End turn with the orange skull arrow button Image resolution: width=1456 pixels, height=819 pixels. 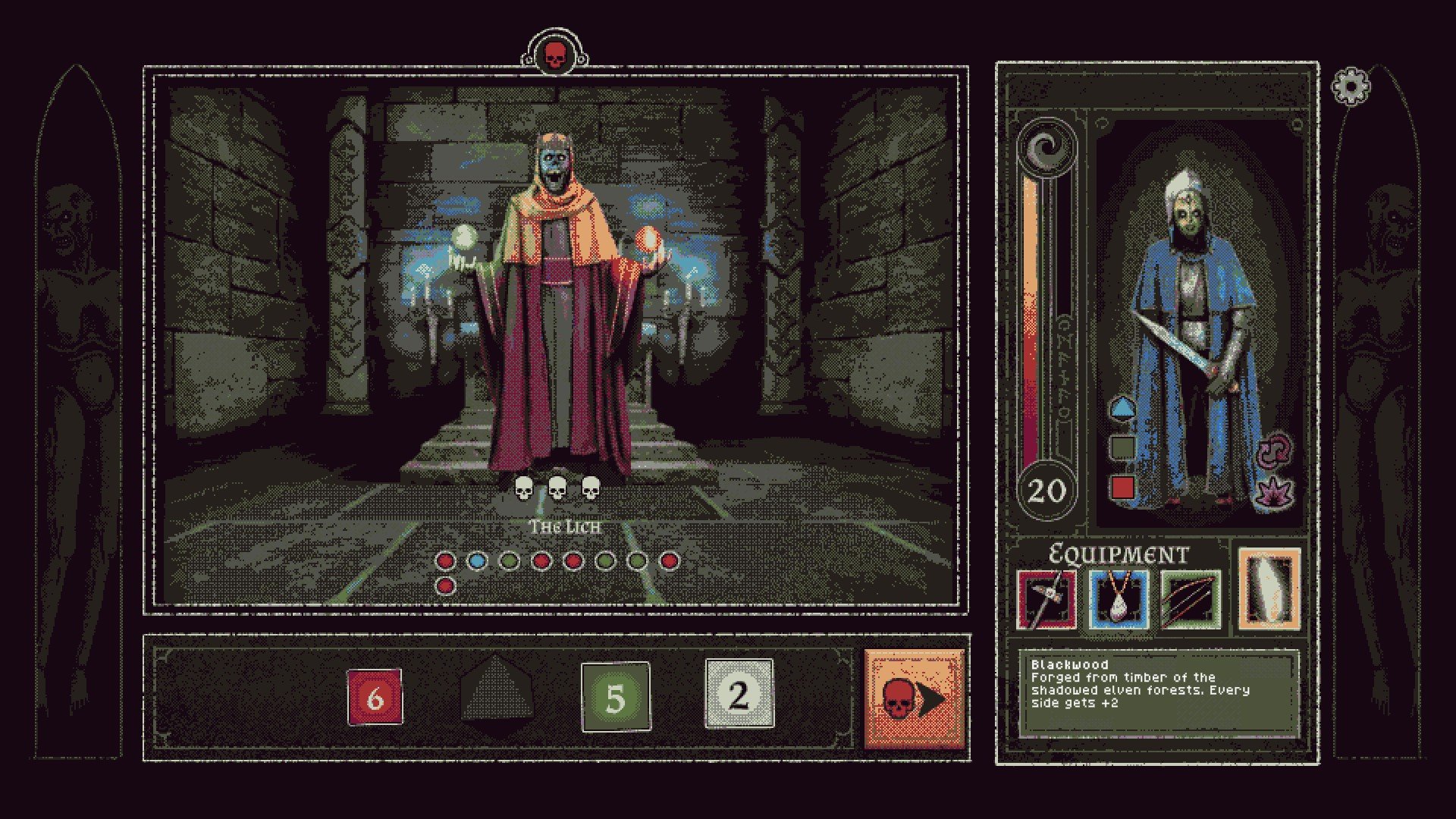[x=914, y=698]
